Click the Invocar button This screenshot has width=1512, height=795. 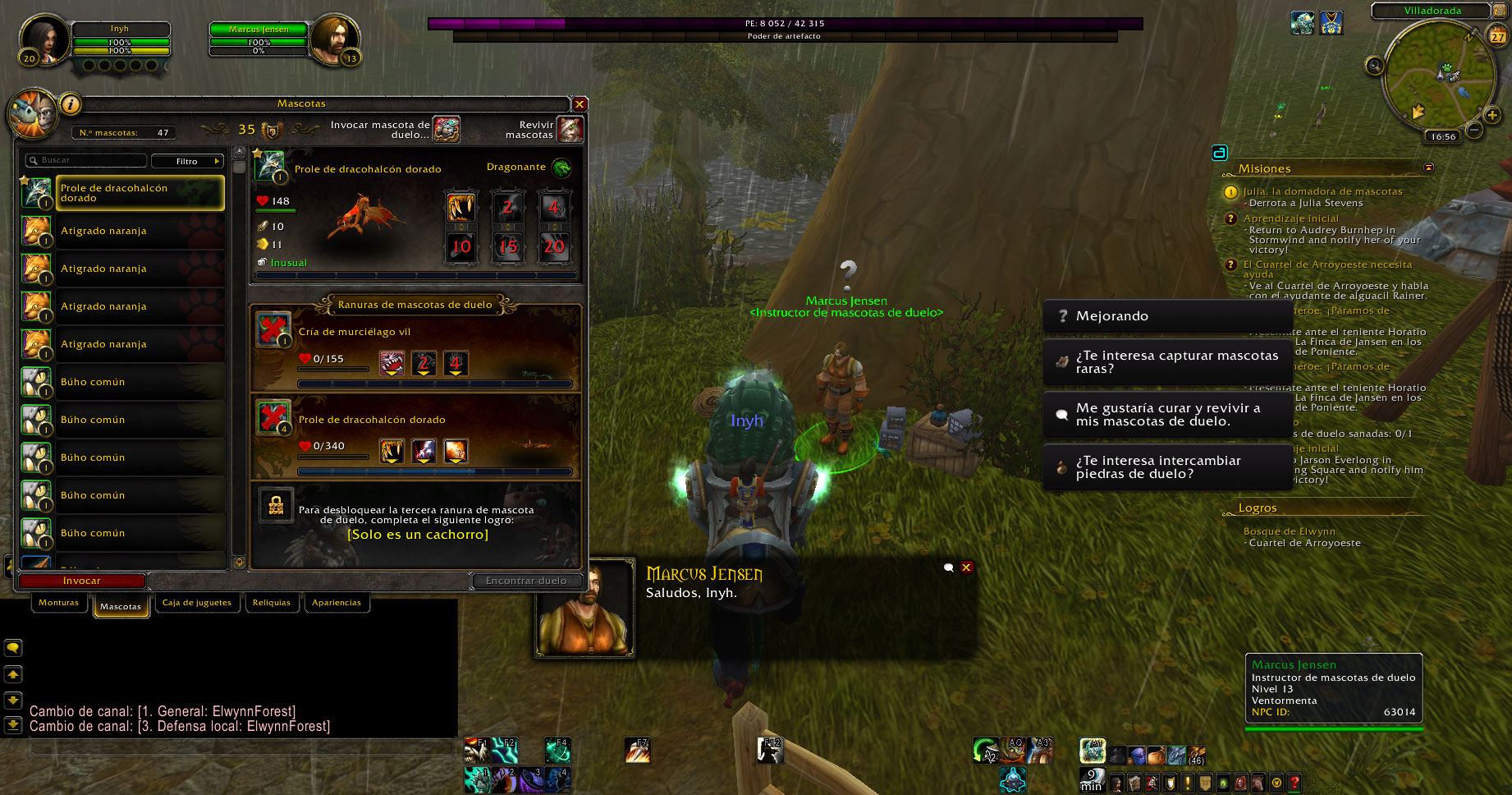click(82, 581)
